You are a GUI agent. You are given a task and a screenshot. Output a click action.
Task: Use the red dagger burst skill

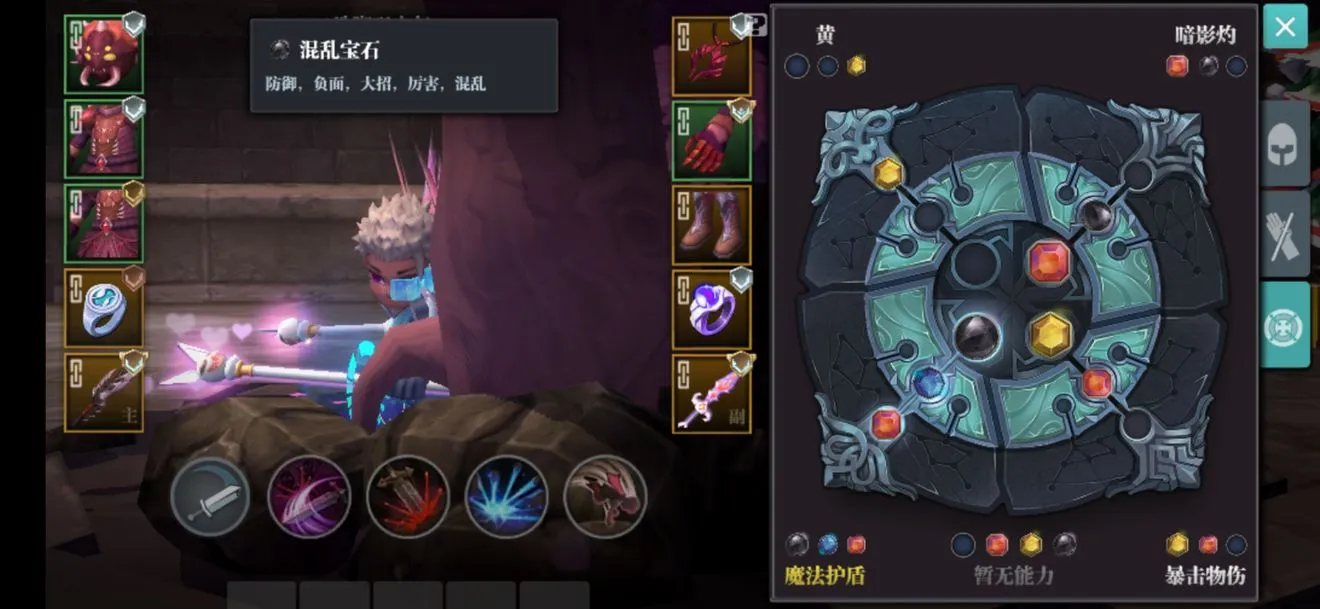tap(407, 497)
